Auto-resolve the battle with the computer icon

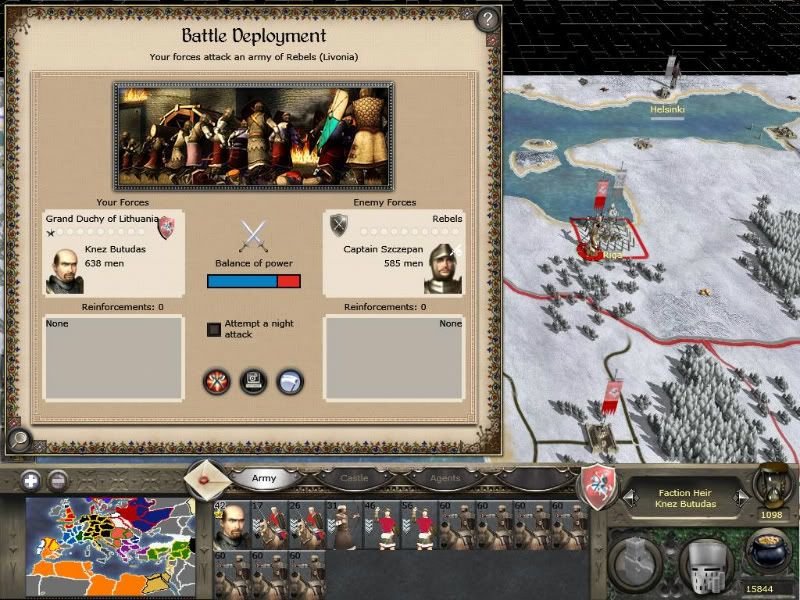coord(253,381)
